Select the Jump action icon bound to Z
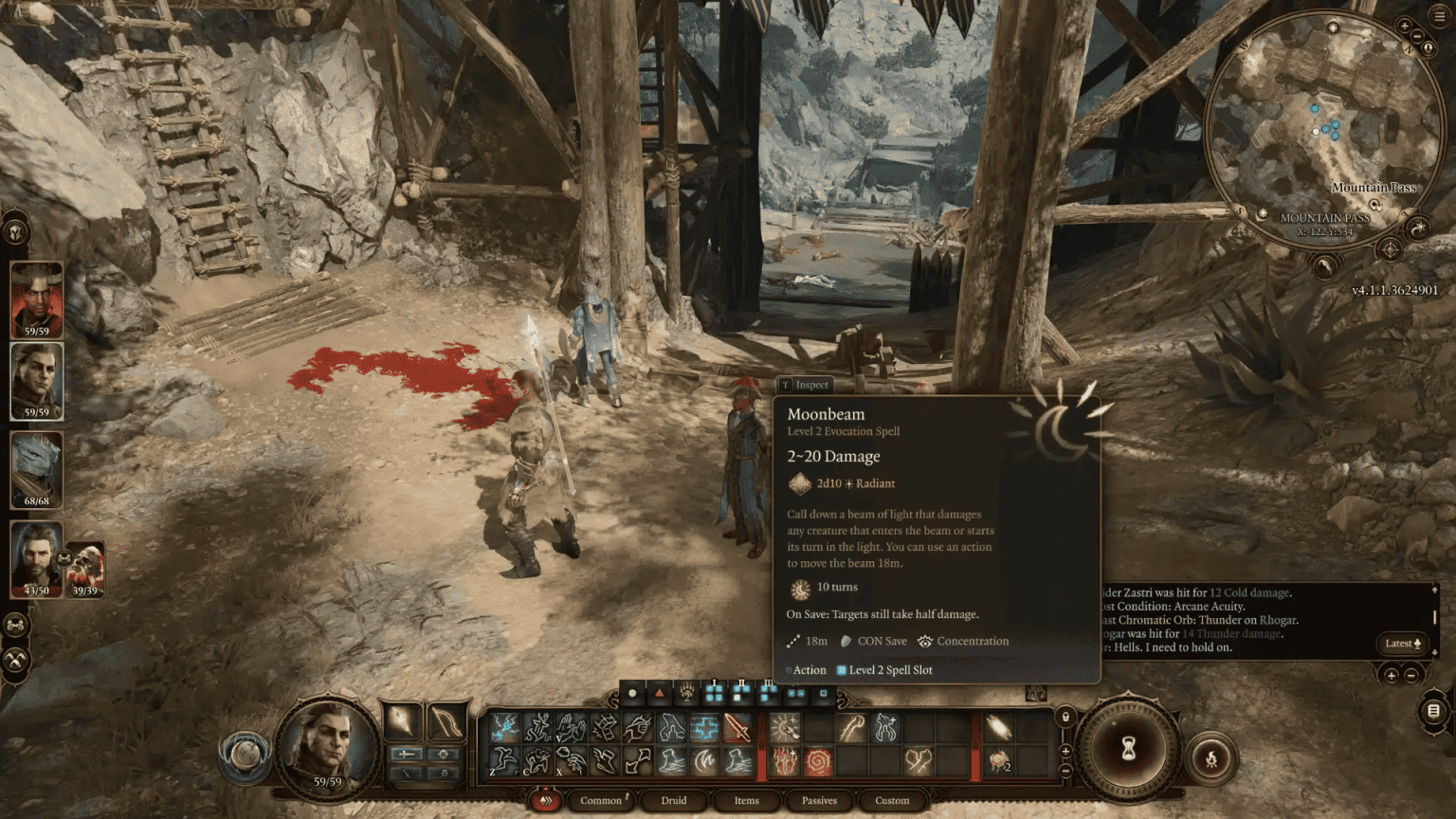This screenshot has width=1456, height=819. tap(501, 760)
